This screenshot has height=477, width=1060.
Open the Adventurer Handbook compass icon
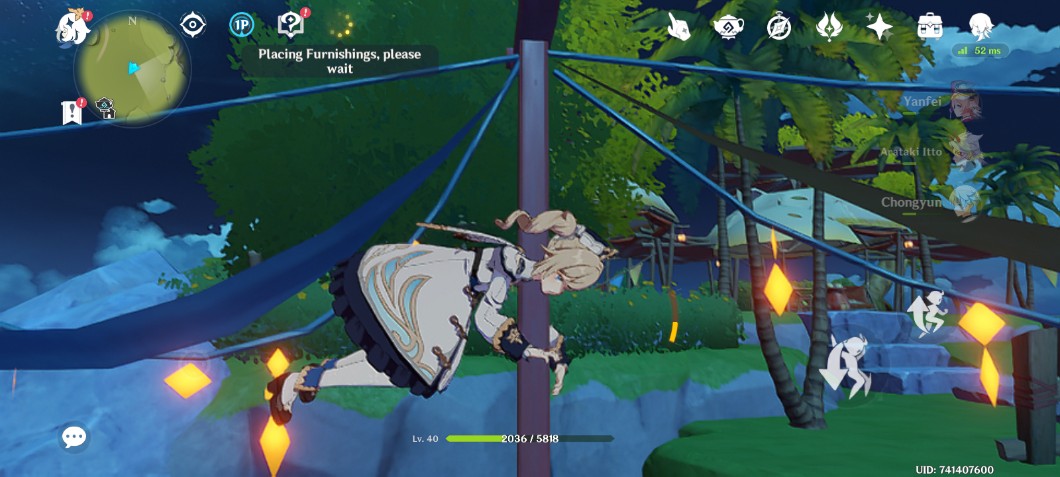[x=779, y=27]
